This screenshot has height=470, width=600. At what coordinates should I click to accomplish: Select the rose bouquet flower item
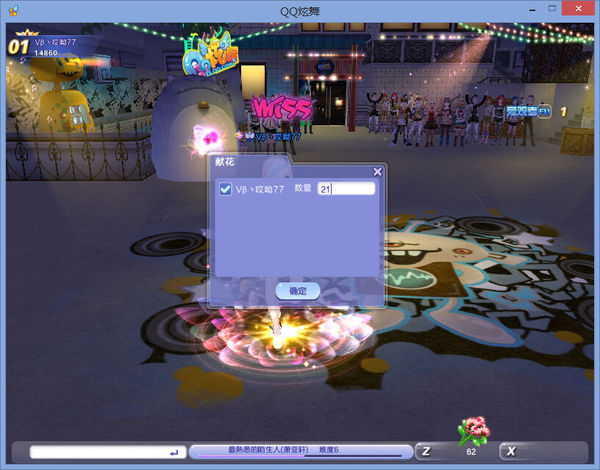click(x=471, y=432)
